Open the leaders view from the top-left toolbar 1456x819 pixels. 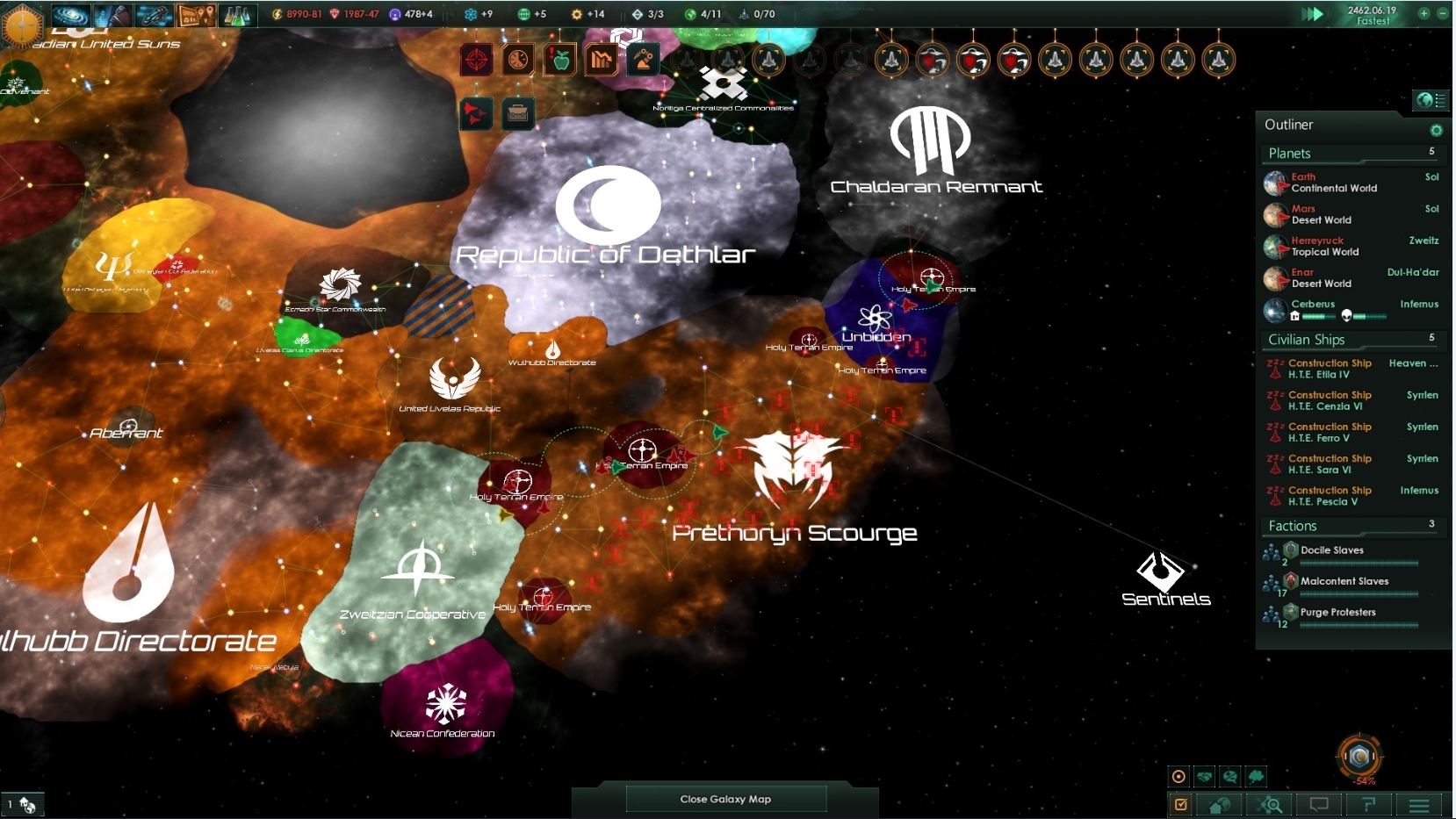[x=112, y=14]
